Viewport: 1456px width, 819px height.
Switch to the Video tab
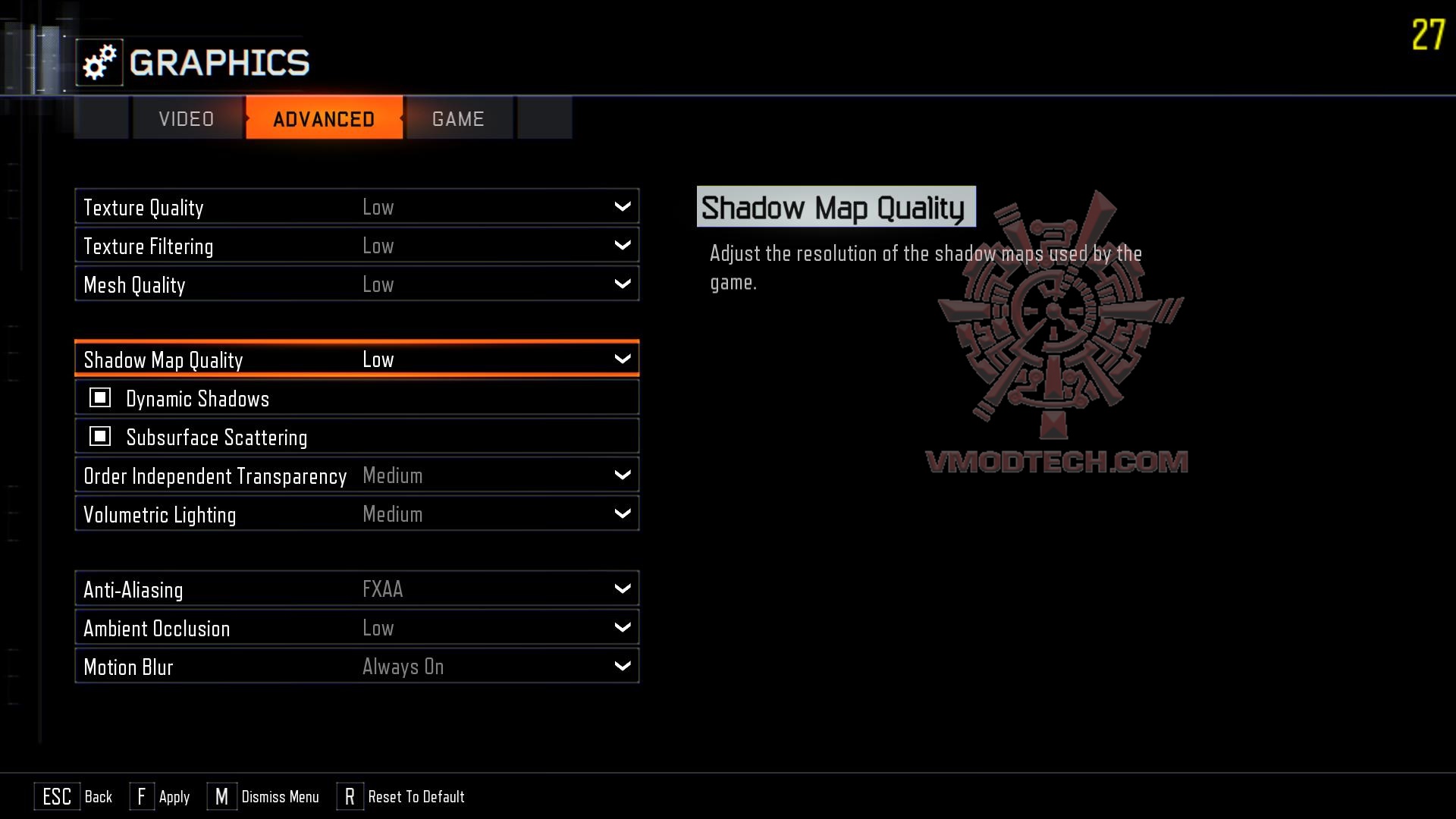187,119
